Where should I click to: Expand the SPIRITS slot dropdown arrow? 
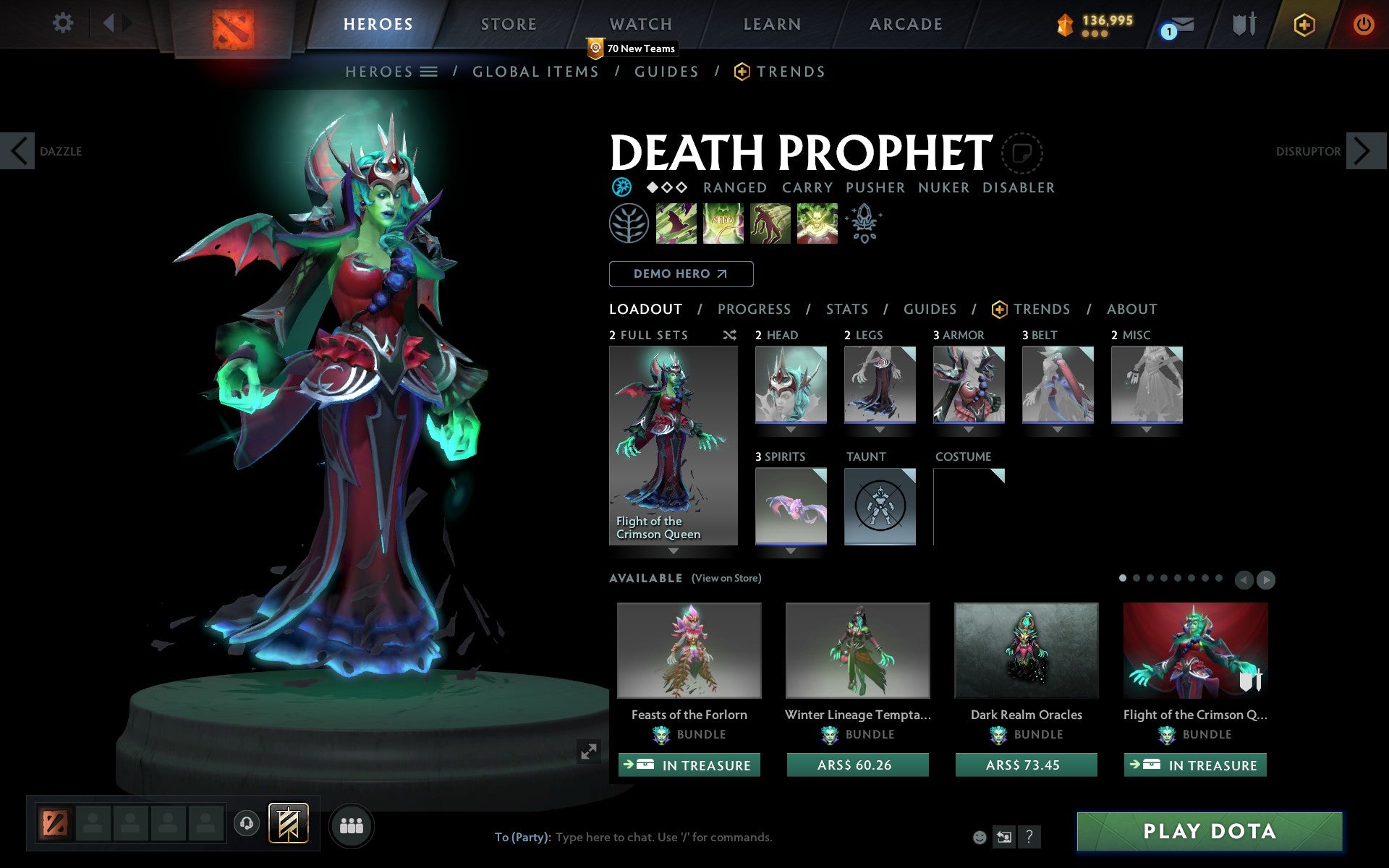tap(789, 550)
